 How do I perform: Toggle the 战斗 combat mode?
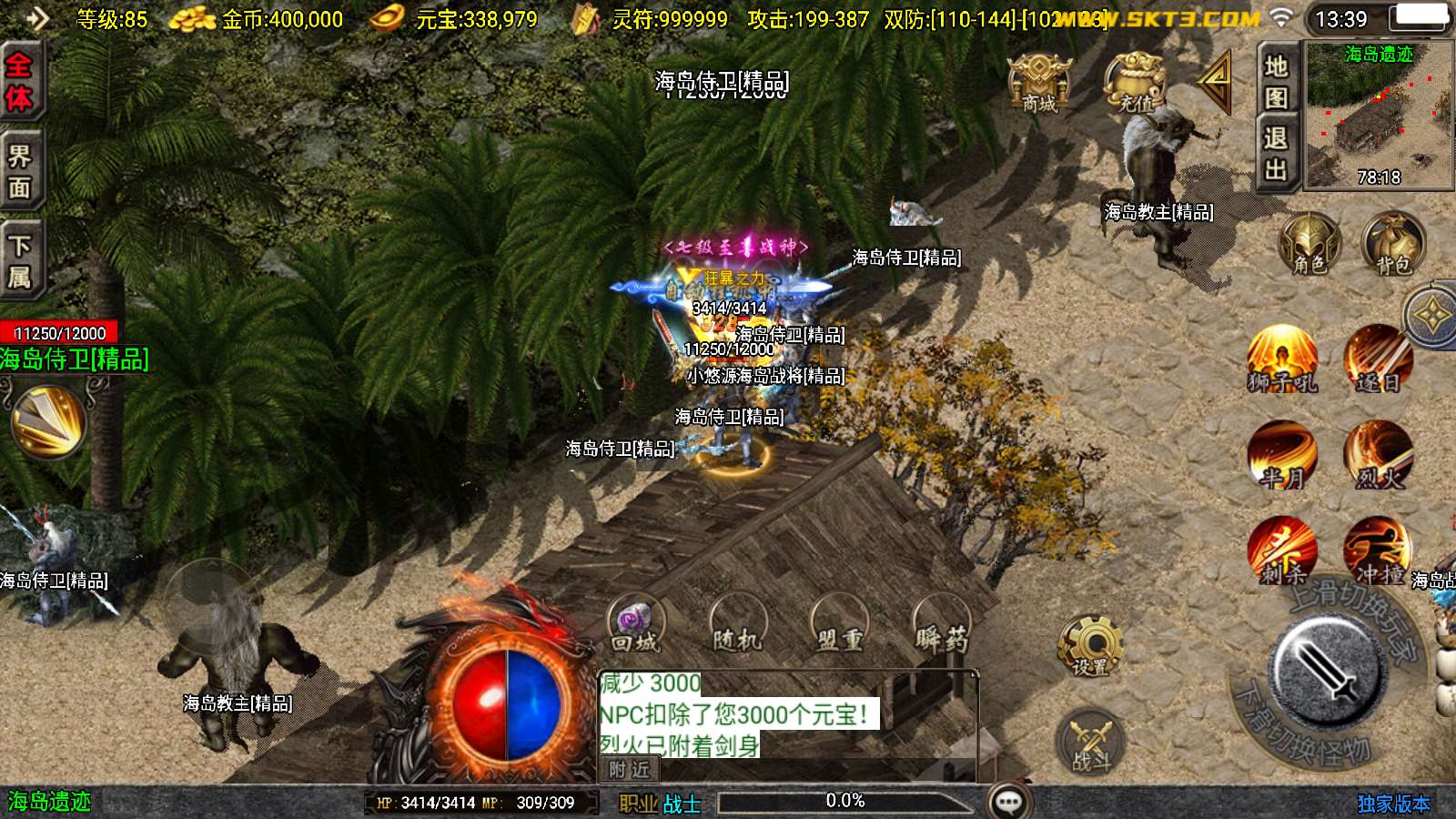(x=1090, y=741)
